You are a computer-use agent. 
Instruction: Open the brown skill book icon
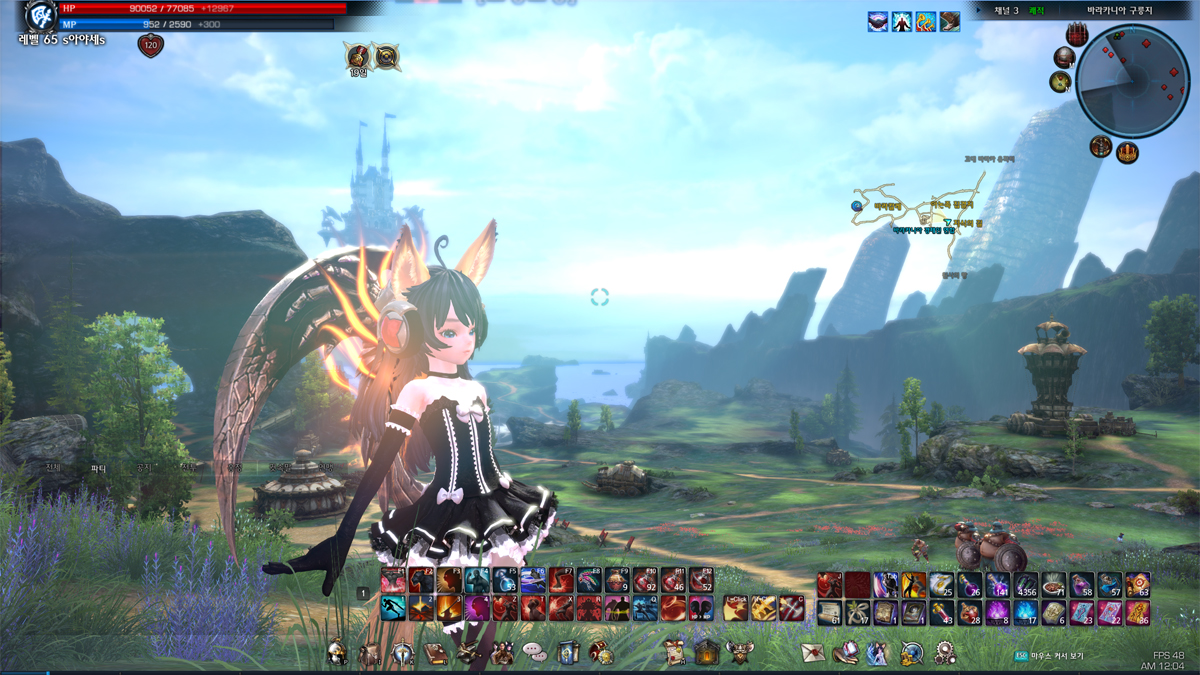point(436,653)
